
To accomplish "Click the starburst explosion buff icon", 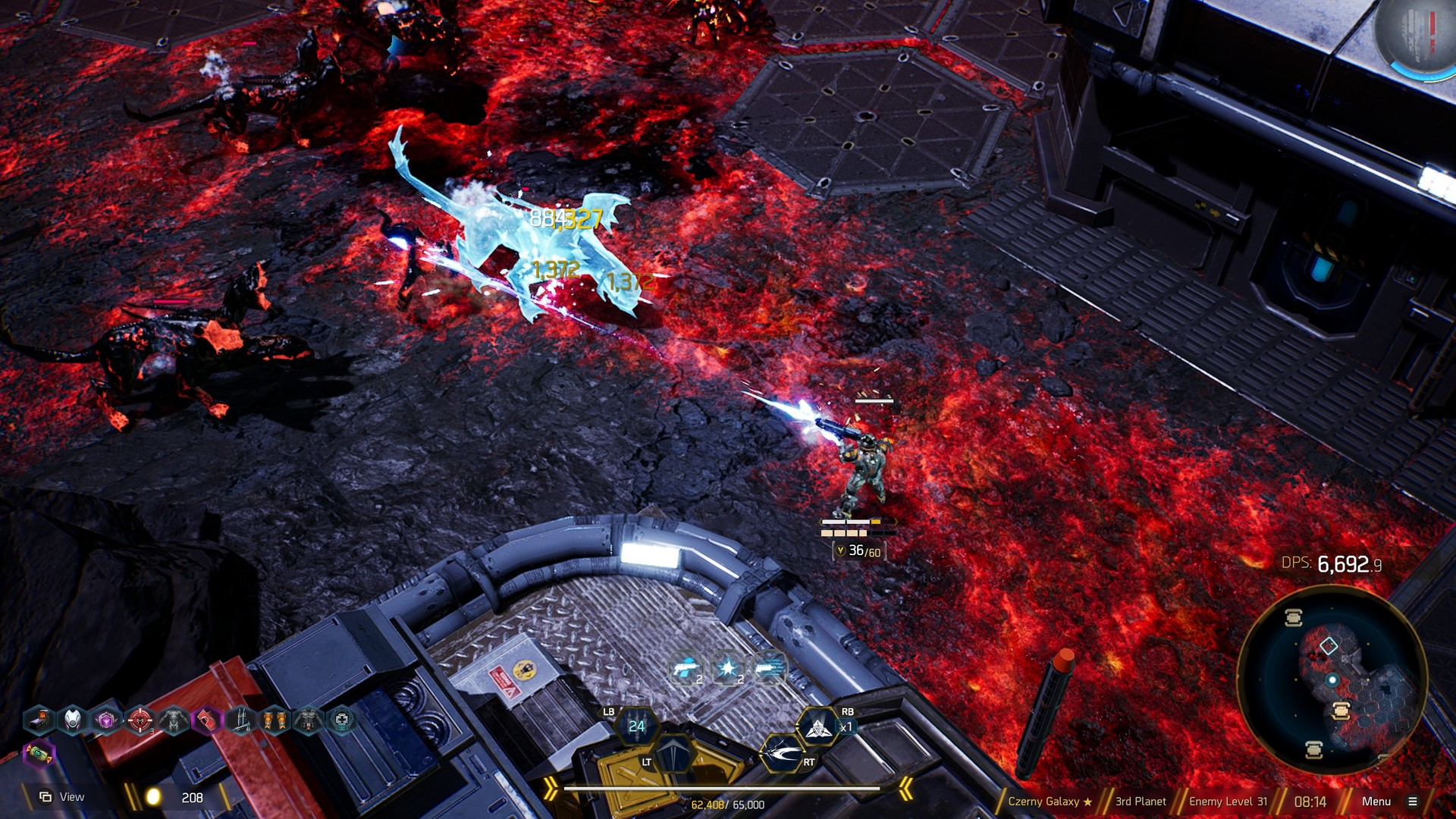I will (727, 668).
